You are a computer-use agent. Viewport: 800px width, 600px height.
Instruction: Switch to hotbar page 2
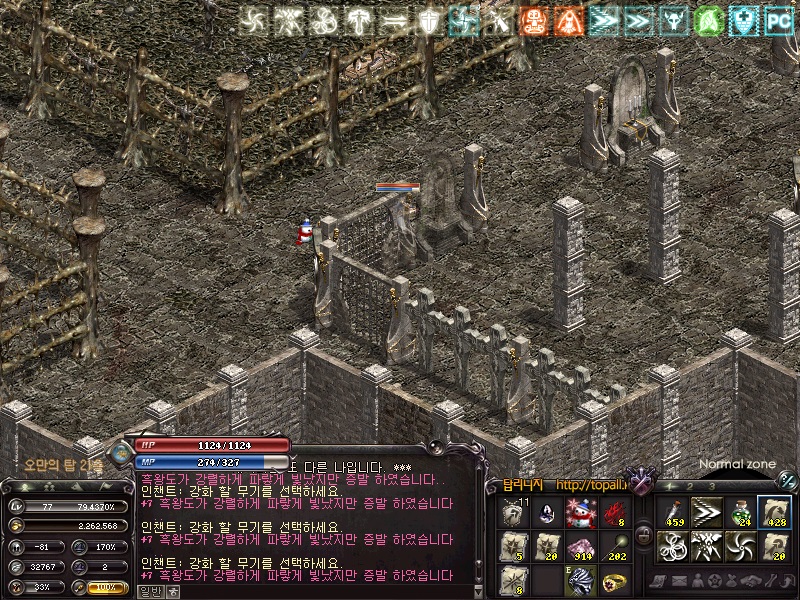pos(690,487)
